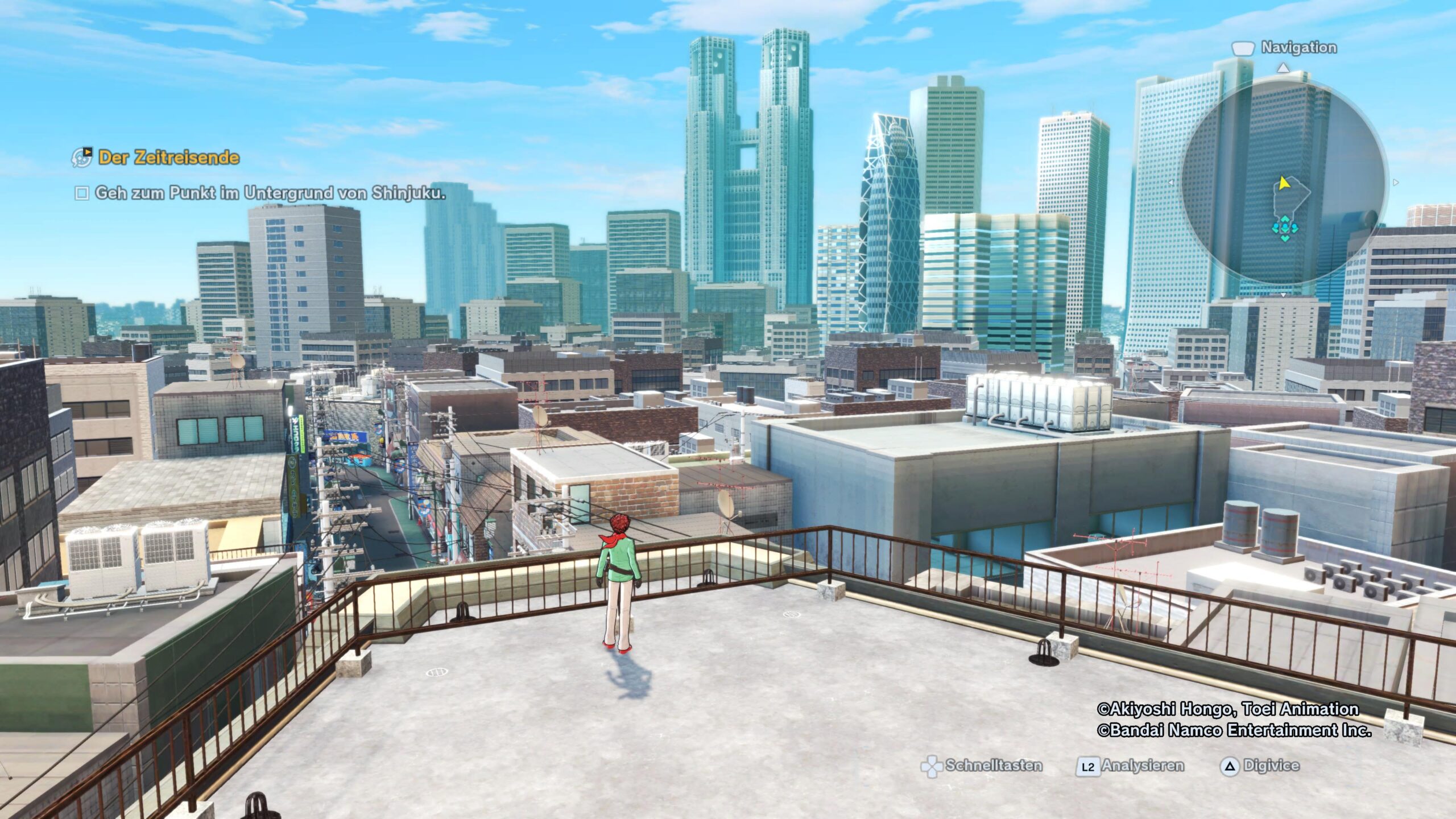Click the quest icon beside Der Zeitreisende
1456x819 pixels.
82,158
